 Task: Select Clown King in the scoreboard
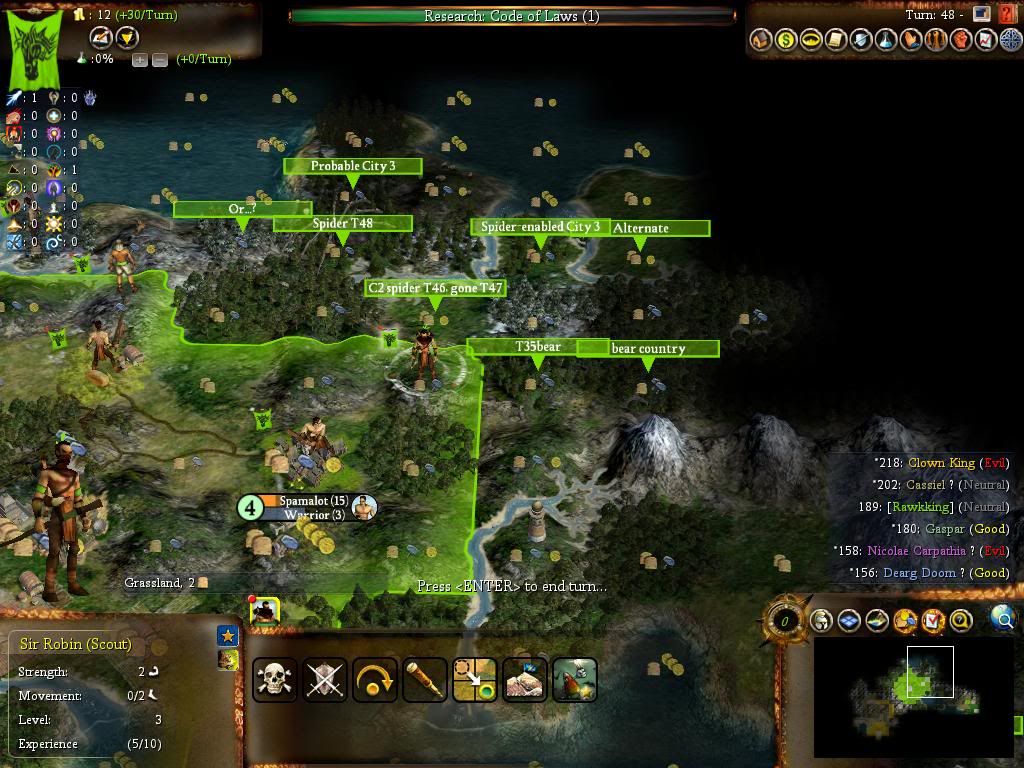(x=941, y=463)
